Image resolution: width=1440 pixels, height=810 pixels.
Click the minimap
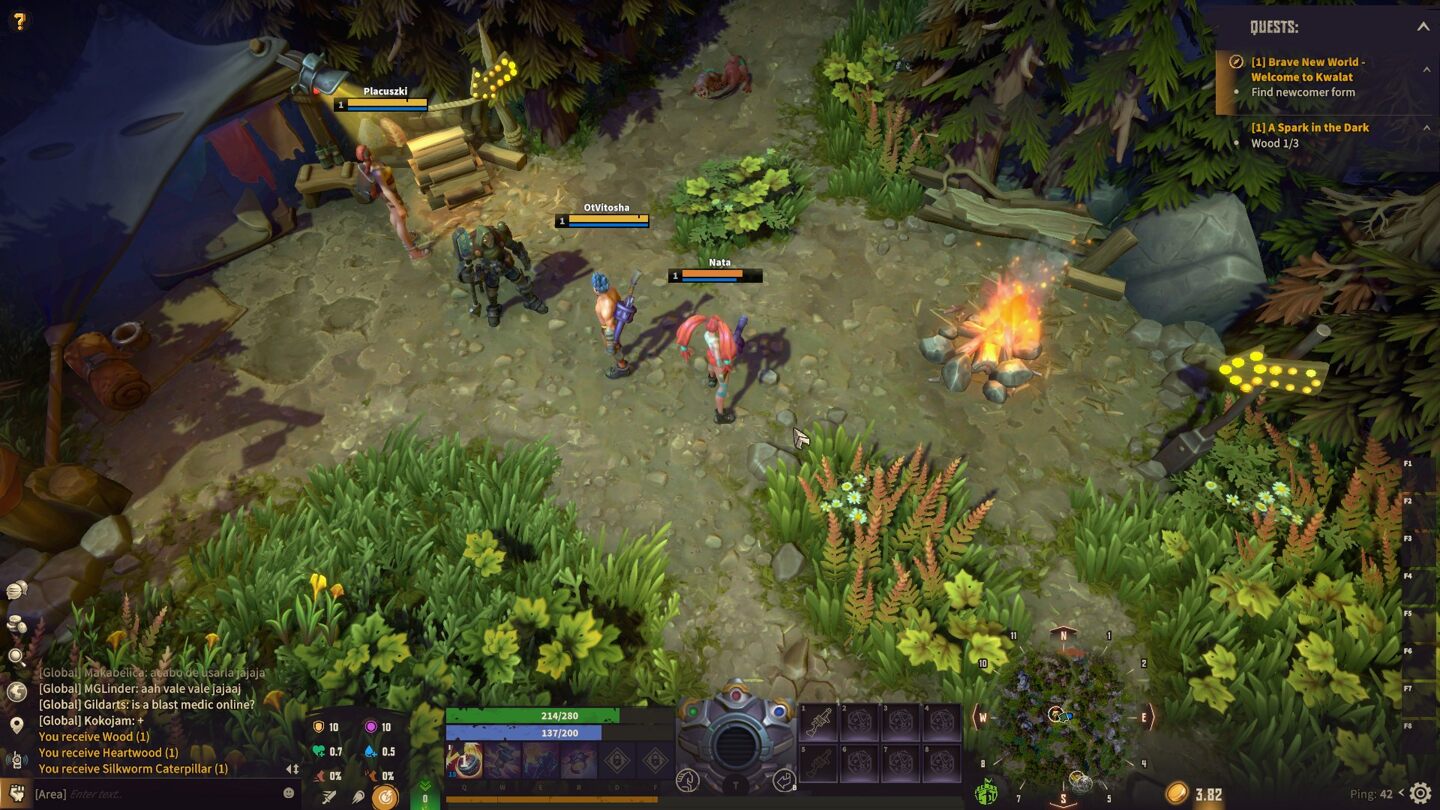(1062, 715)
